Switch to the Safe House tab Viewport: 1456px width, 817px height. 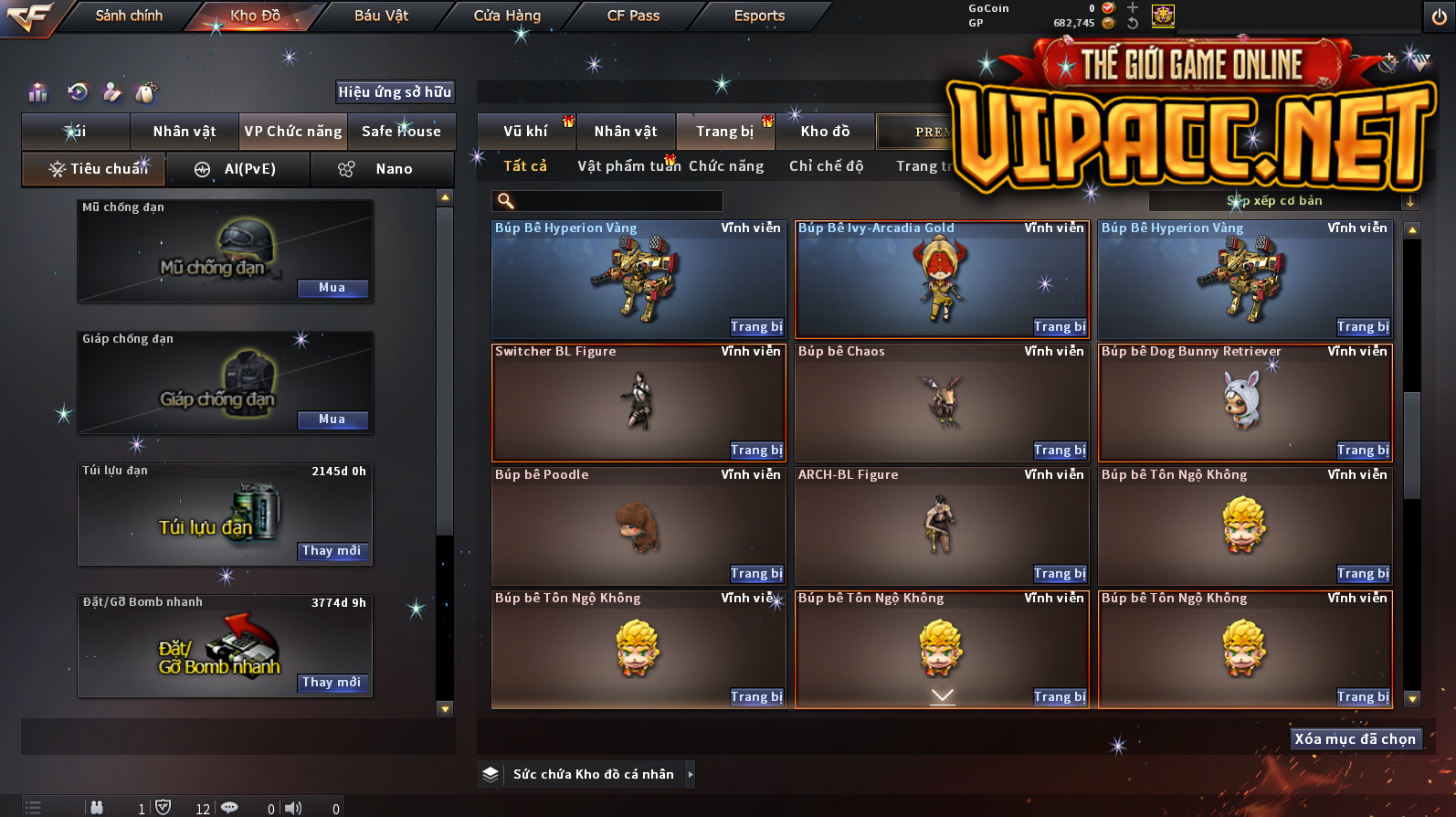click(x=401, y=132)
